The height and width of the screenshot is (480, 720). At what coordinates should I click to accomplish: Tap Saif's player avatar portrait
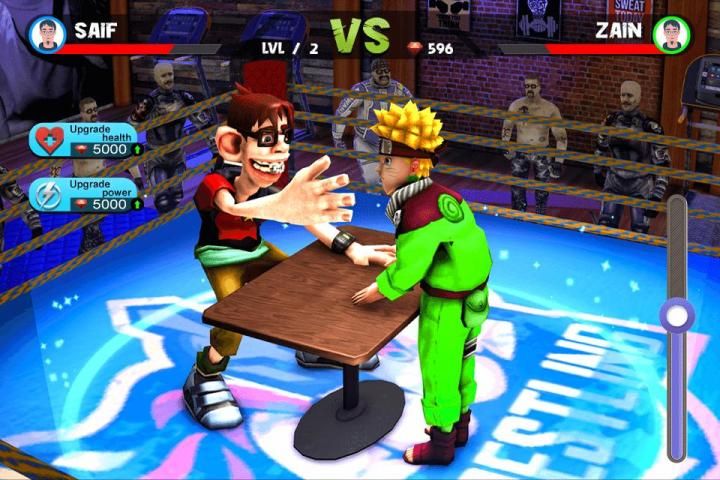[x=46, y=35]
